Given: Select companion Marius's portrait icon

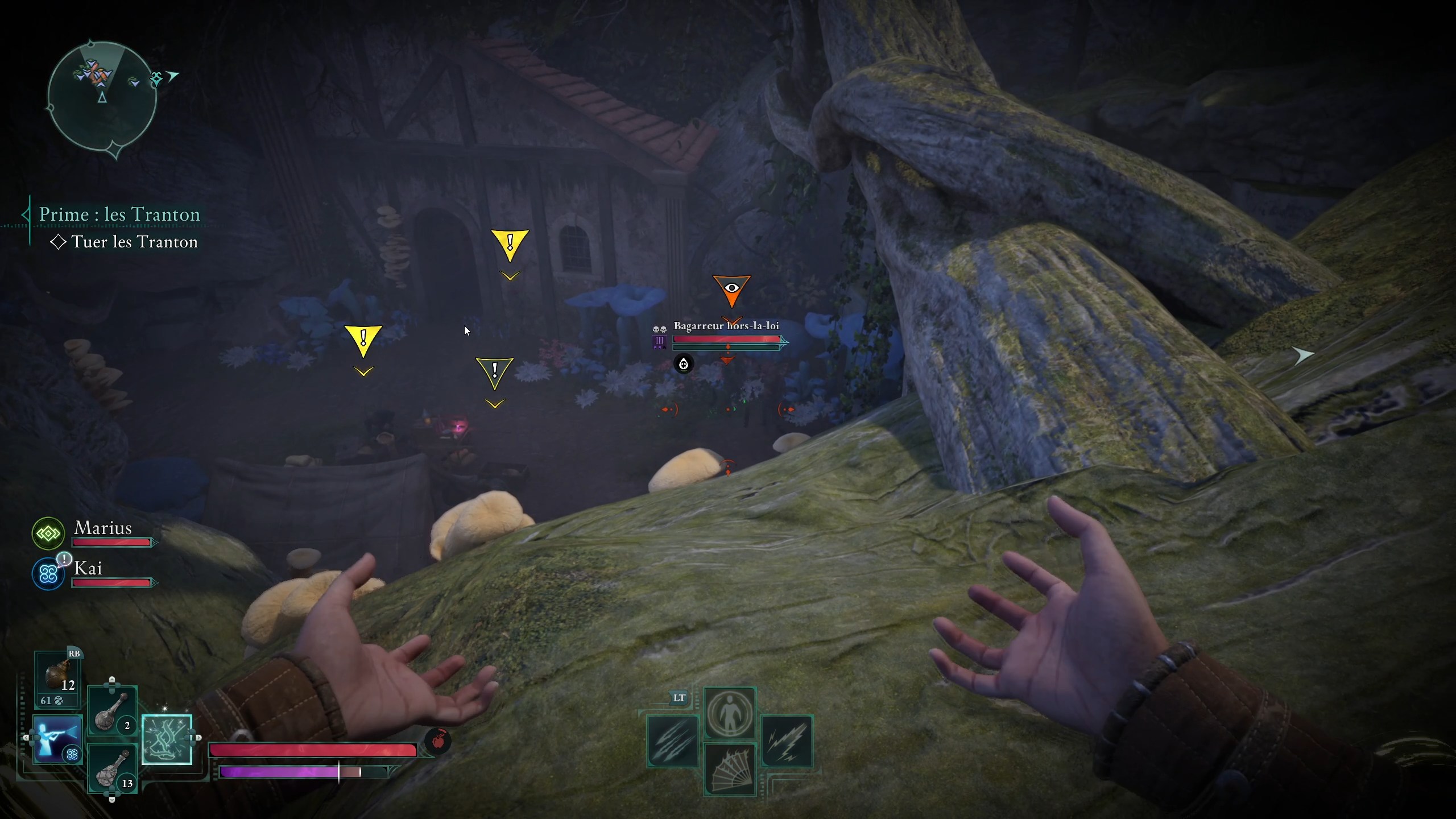Looking at the screenshot, I should [48, 533].
